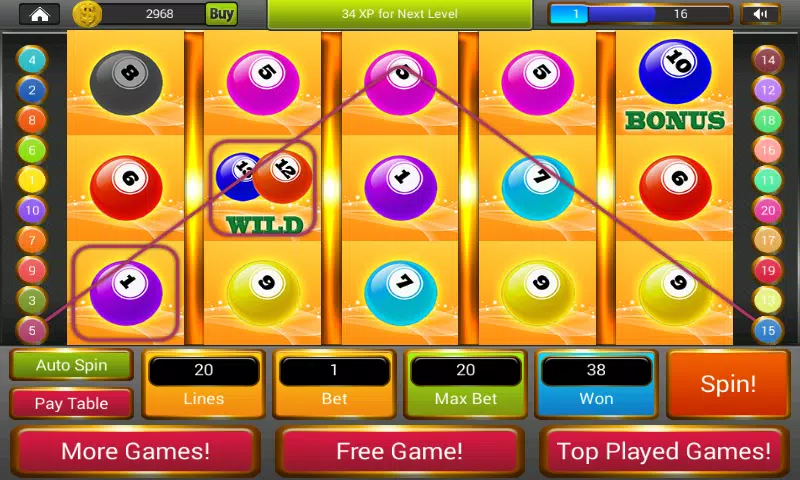800x480 pixels.
Task: Open the Pay Table
Action: tap(72, 404)
